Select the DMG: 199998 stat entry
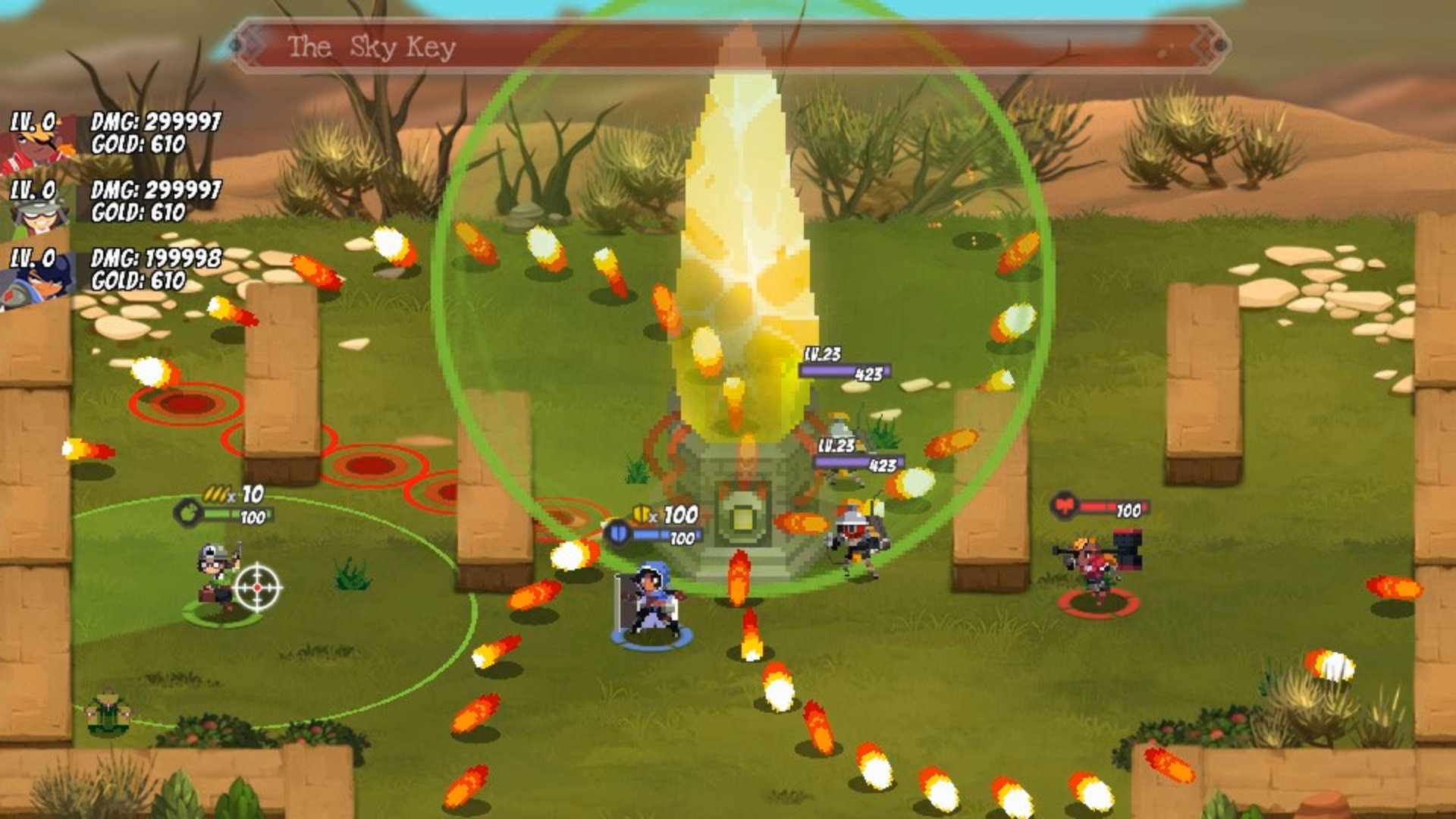1456x819 pixels. coord(155,256)
